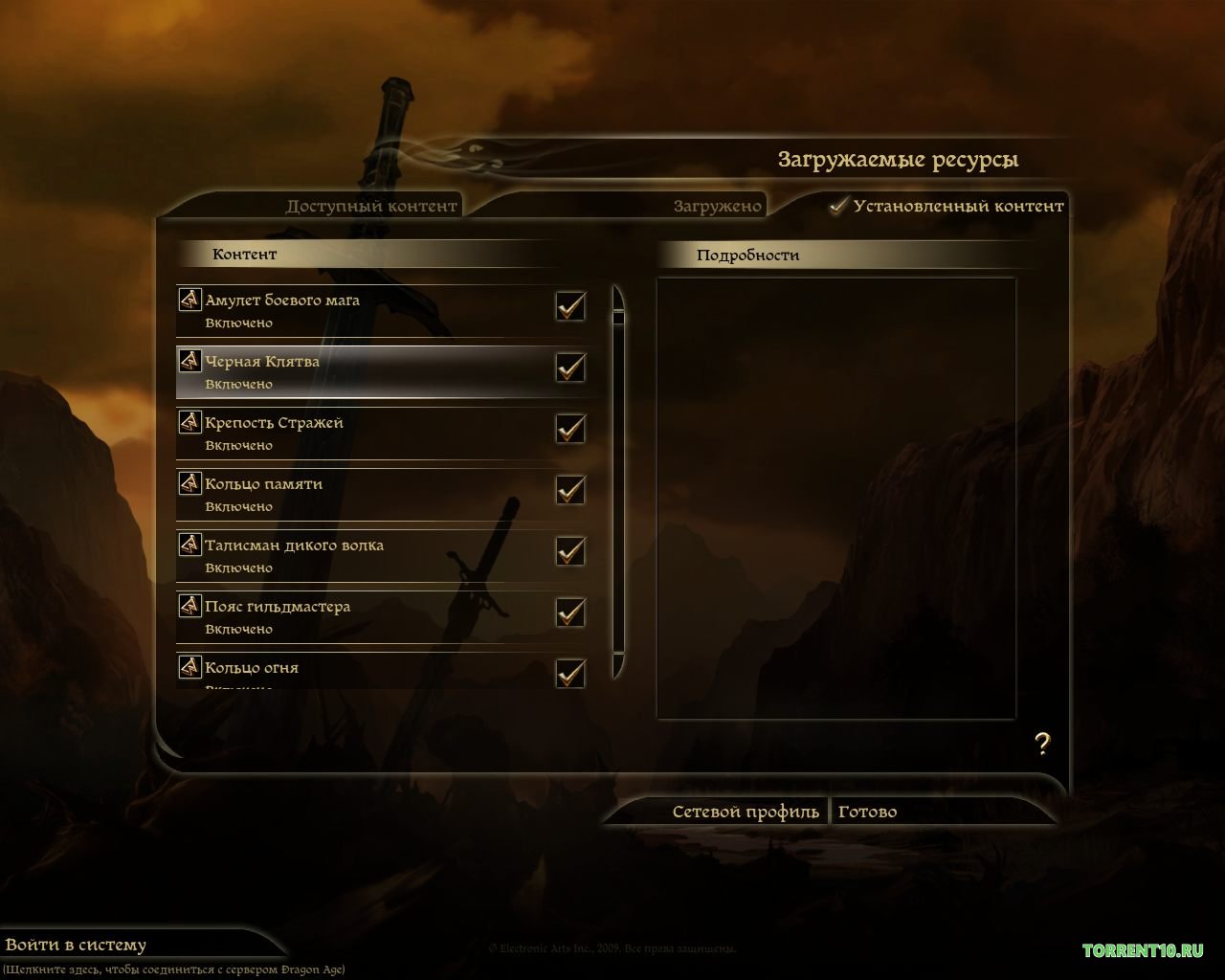The height and width of the screenshot is (980, 1225).
Task: Select the Талисман дикого волка row
Action: 364,555
